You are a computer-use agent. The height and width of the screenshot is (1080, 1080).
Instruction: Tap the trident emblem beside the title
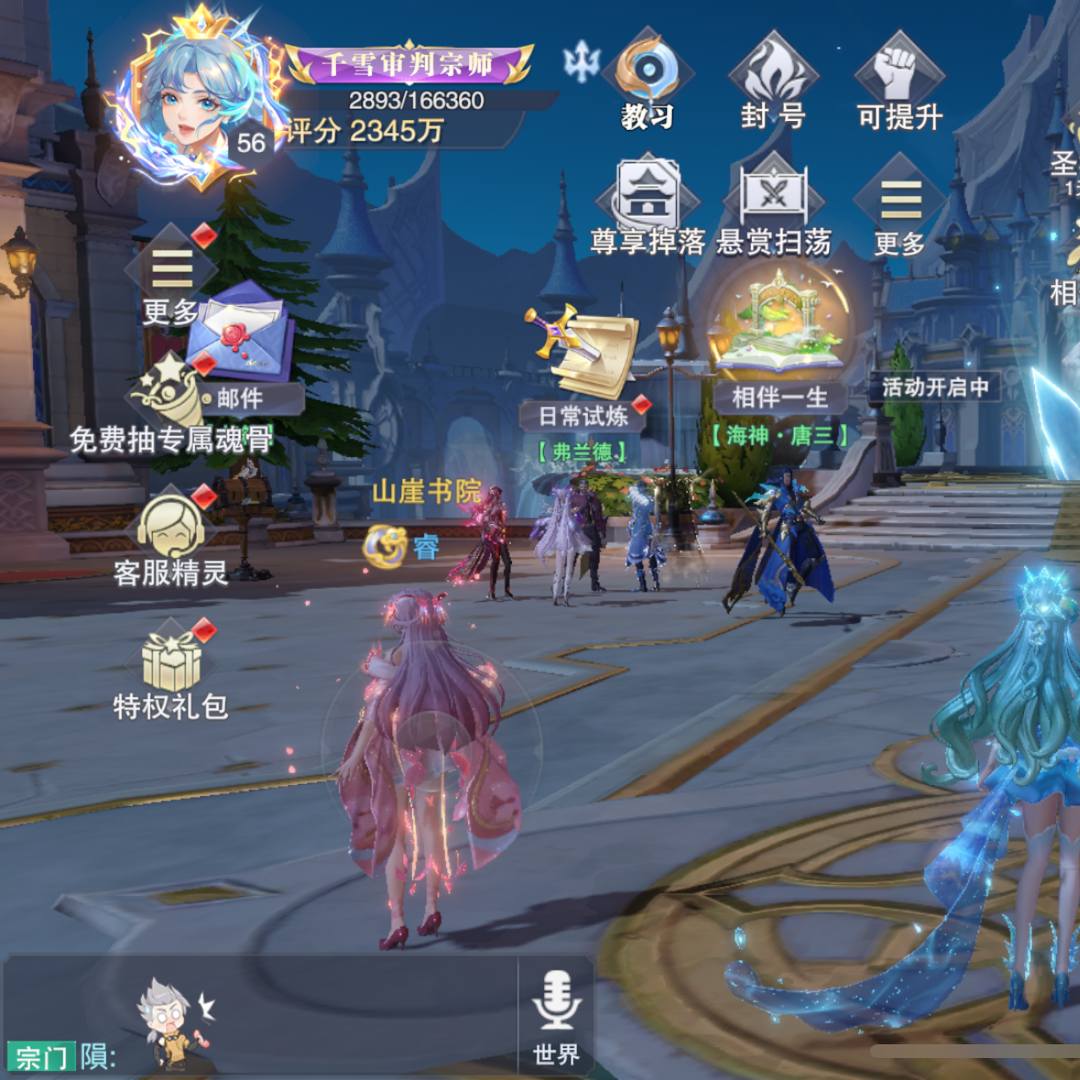click(581, 62)
